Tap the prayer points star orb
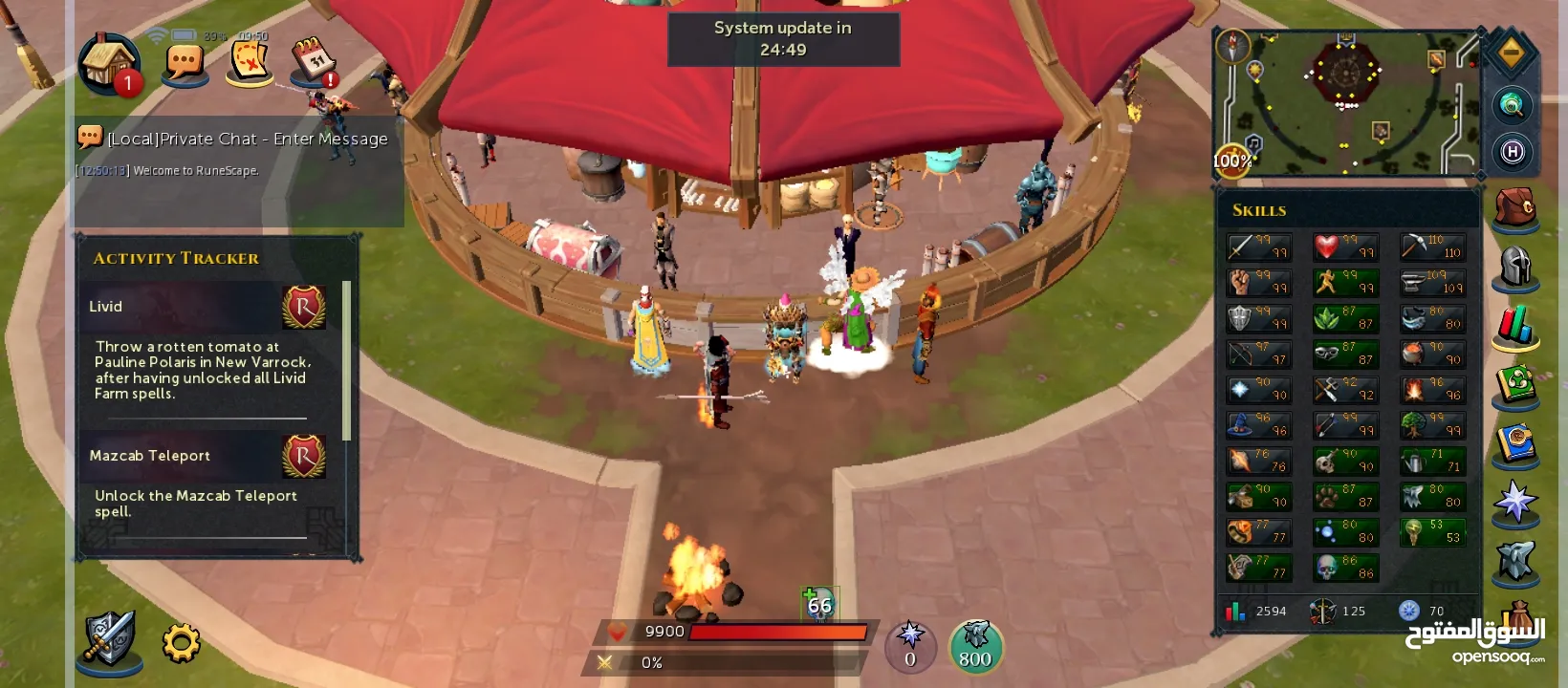Screen dimensions: 1568x688 tap(910, 646)
